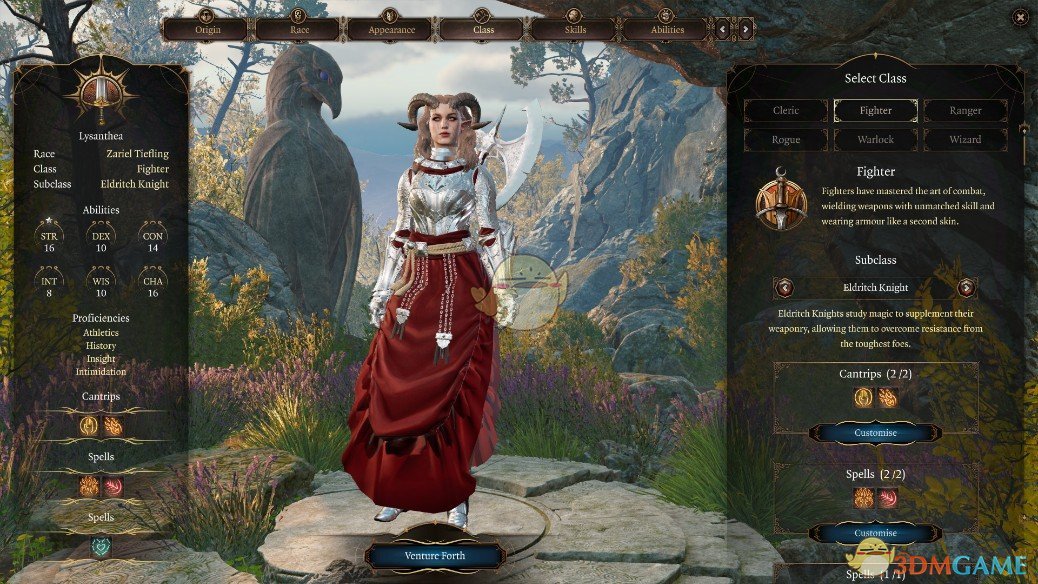Close the character creation screen
This screenshot has height=584, width=1038.
click(x=1019, y=17)
